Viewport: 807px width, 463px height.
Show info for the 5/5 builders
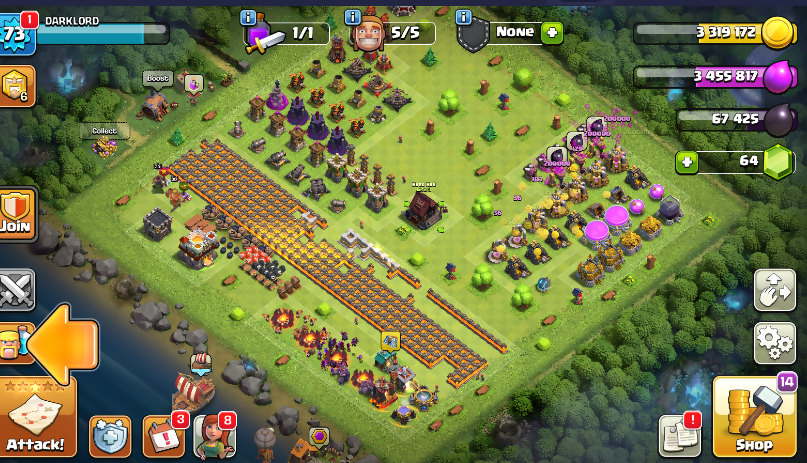tap(353, 17)
